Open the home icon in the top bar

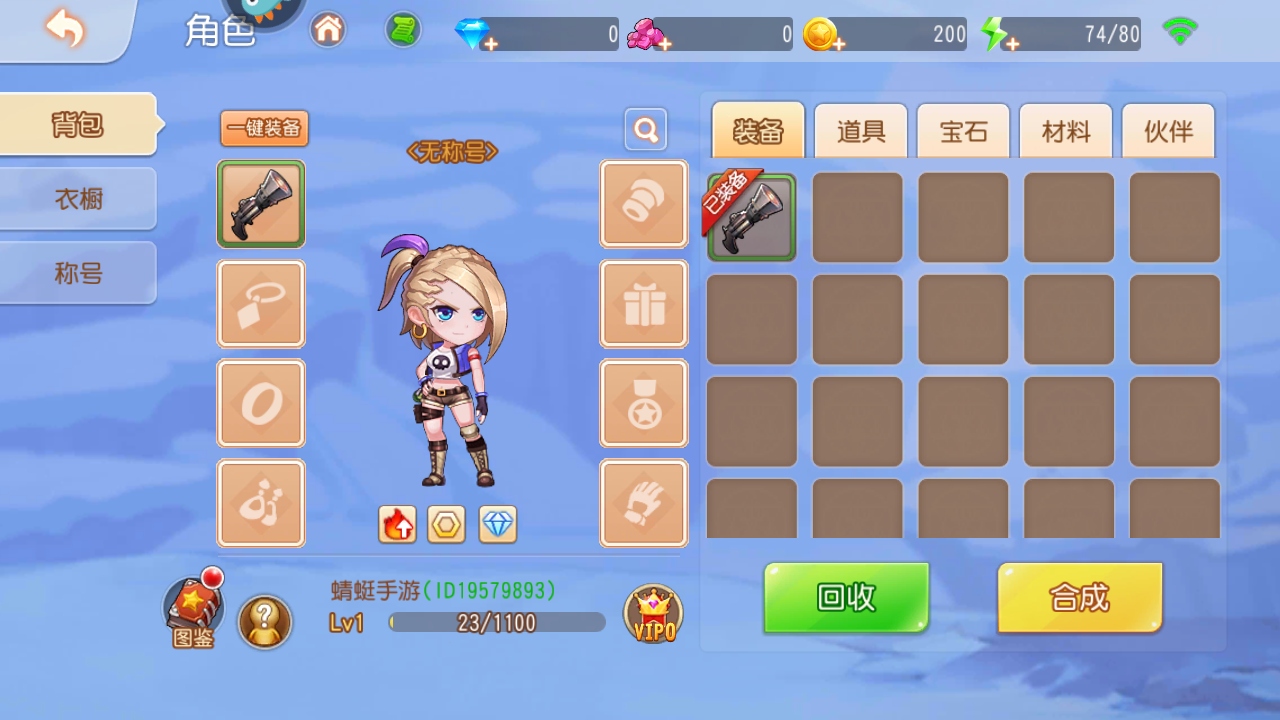pyautogui.click(x=328, y=30)
